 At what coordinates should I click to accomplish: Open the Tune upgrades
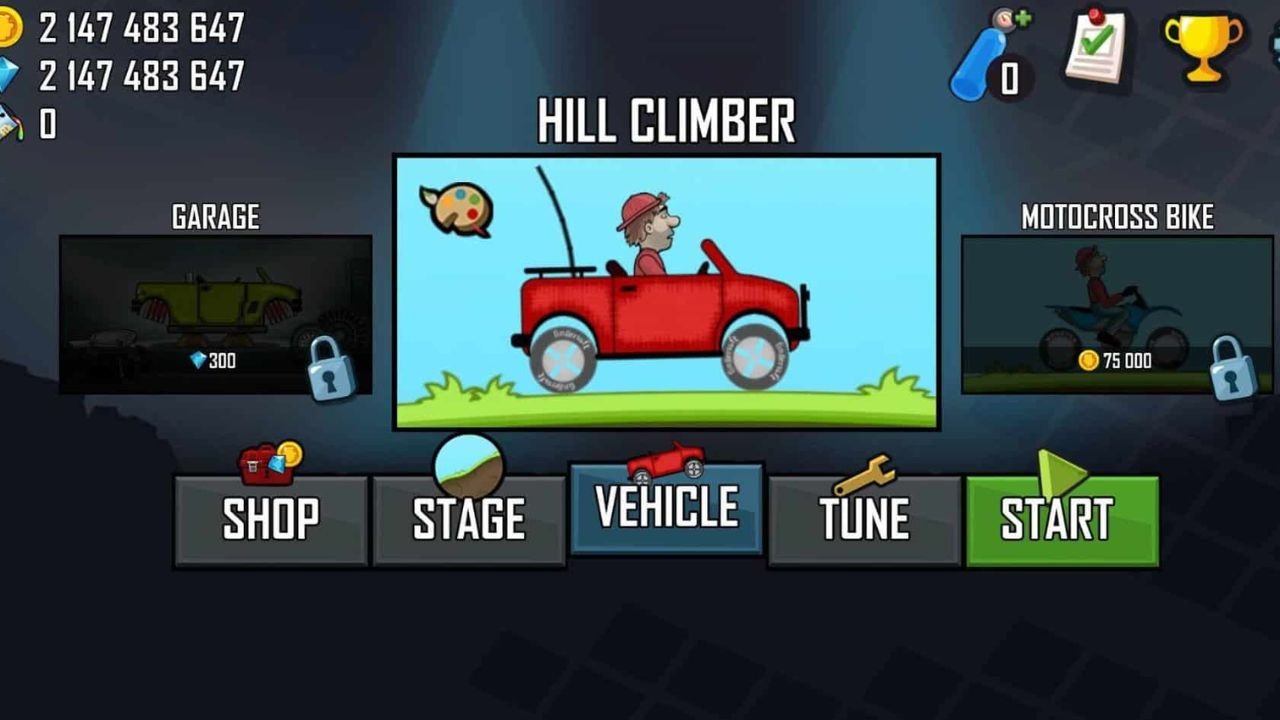(x=864, y=520)
